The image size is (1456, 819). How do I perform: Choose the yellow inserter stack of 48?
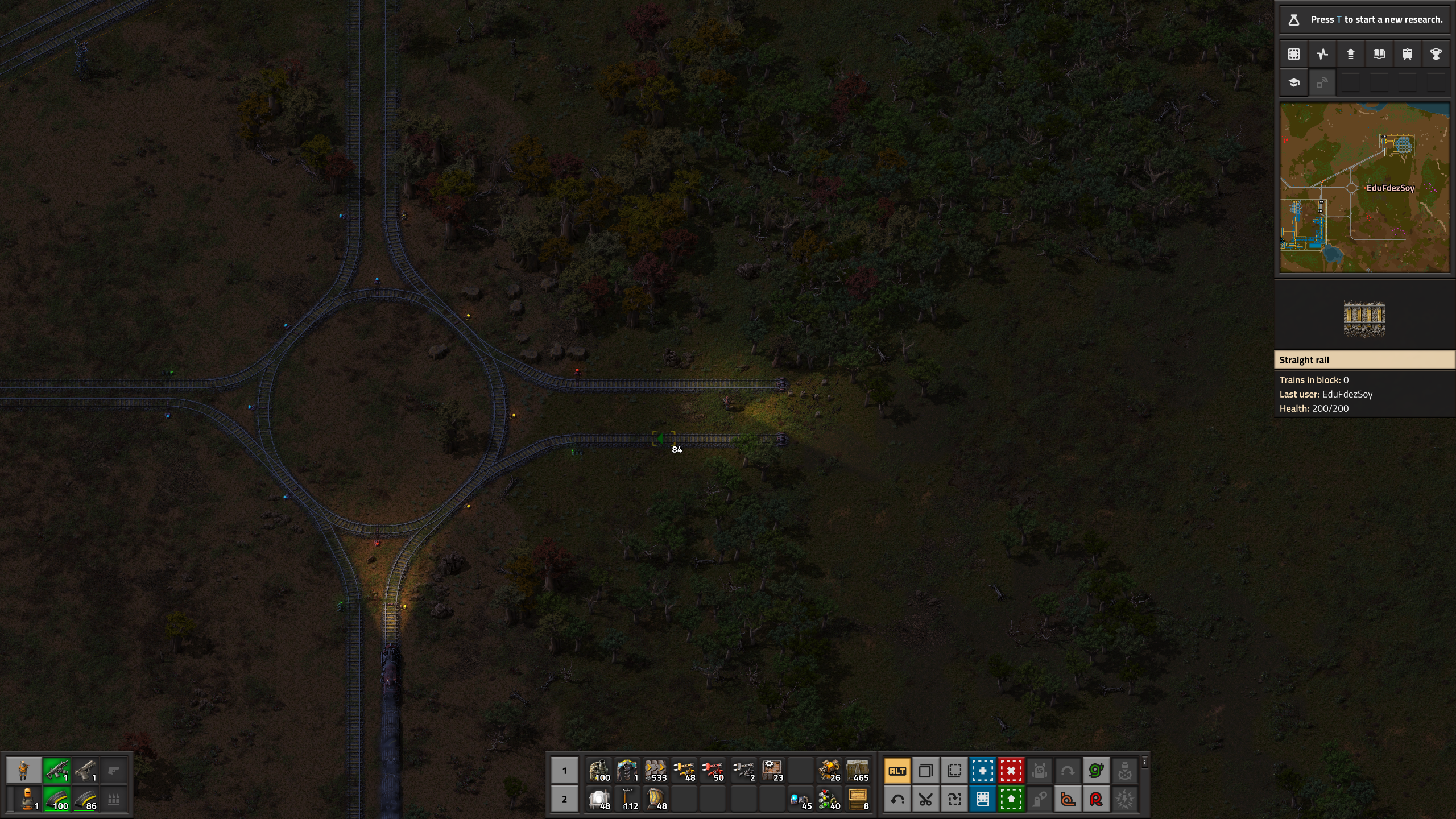pyautogui.click(x=684, y=771)
